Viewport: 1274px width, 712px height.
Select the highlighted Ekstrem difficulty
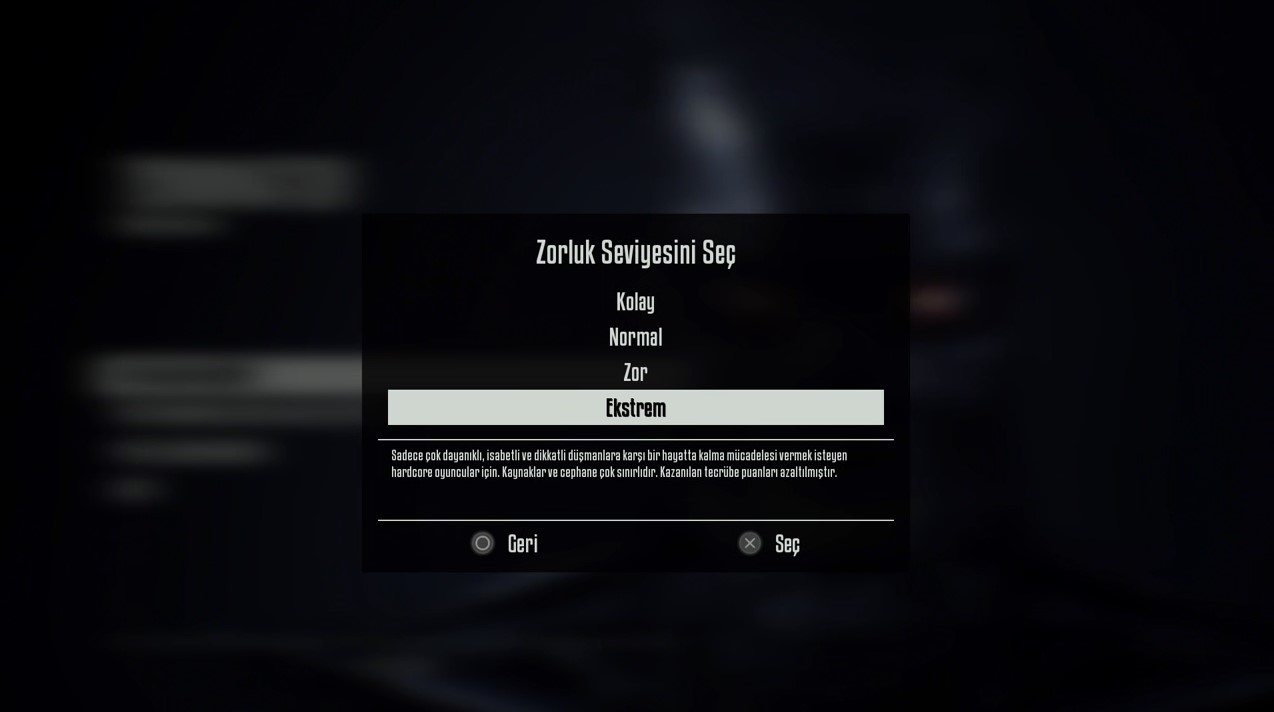tap(635, 408)
